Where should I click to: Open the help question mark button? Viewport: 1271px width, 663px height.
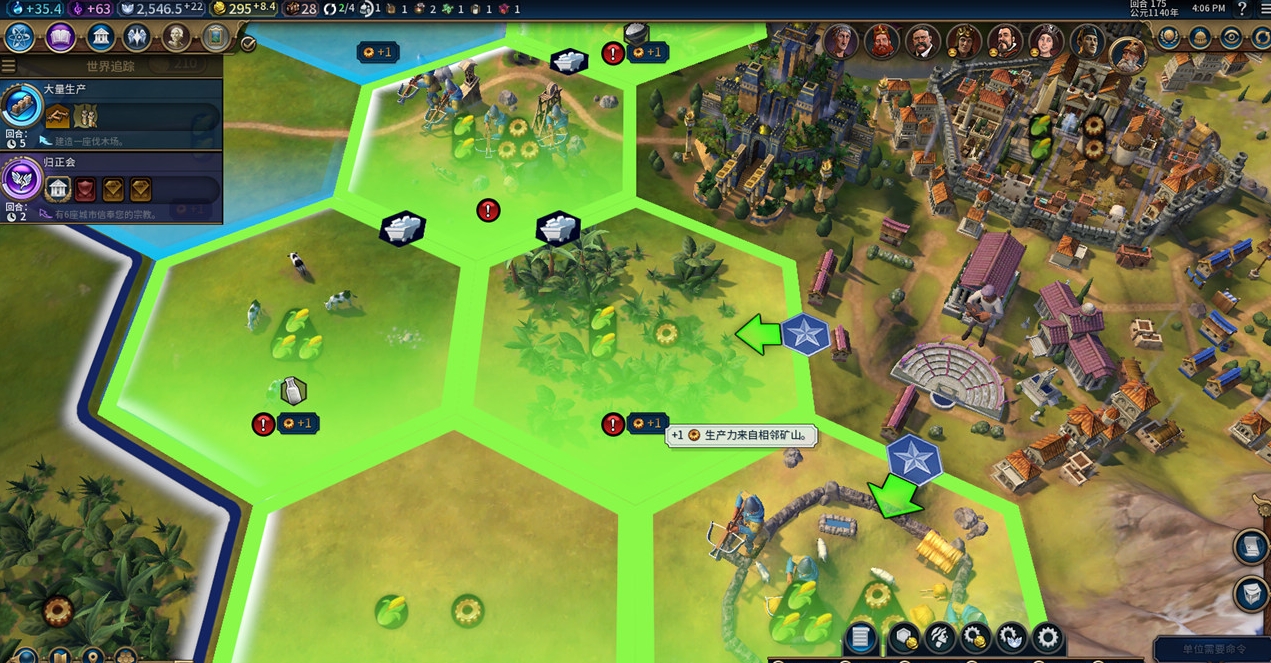(1243, 9)
